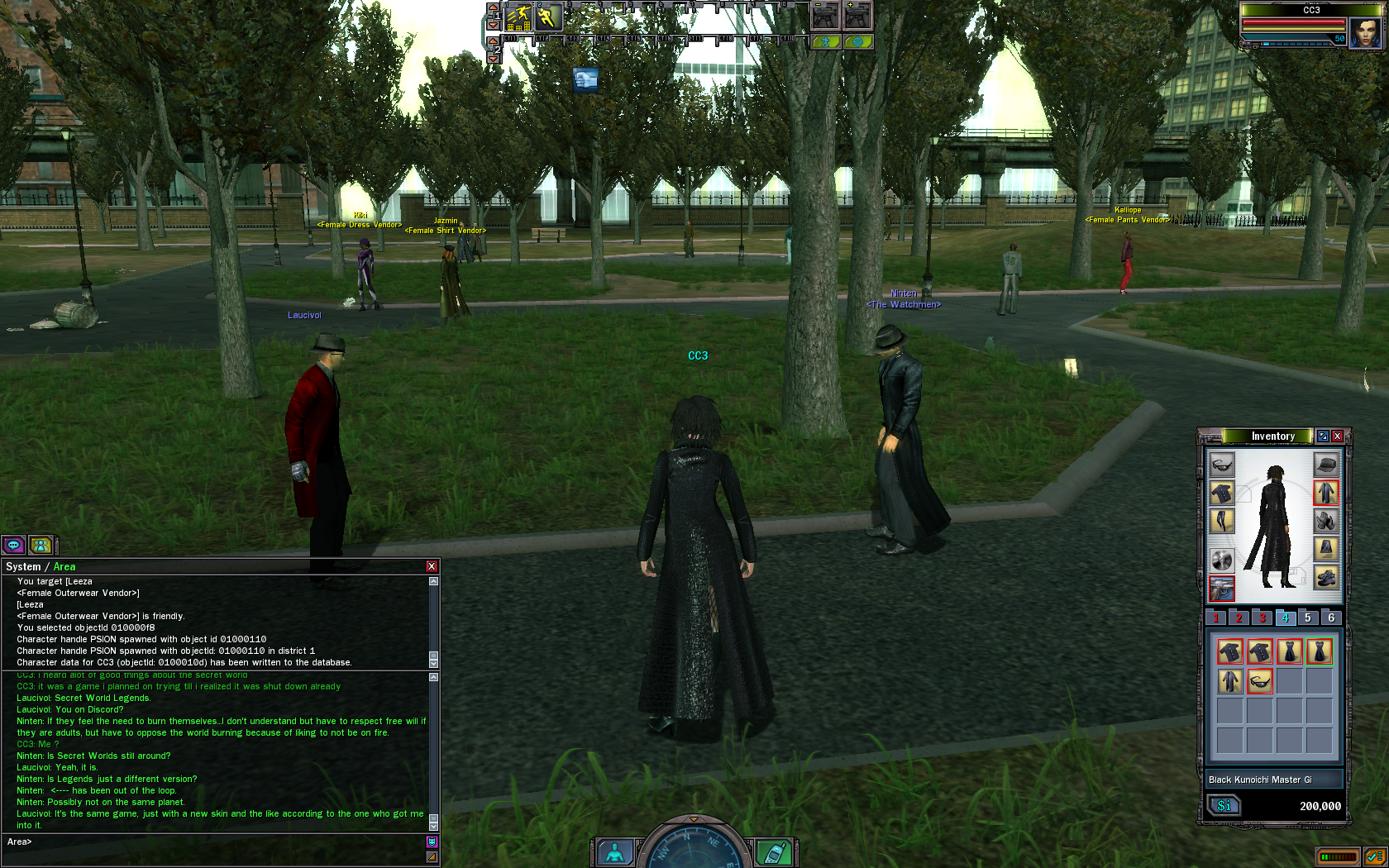Activate the hyper-jump ability in hotbar slot 1

click(x=518, y=17)
